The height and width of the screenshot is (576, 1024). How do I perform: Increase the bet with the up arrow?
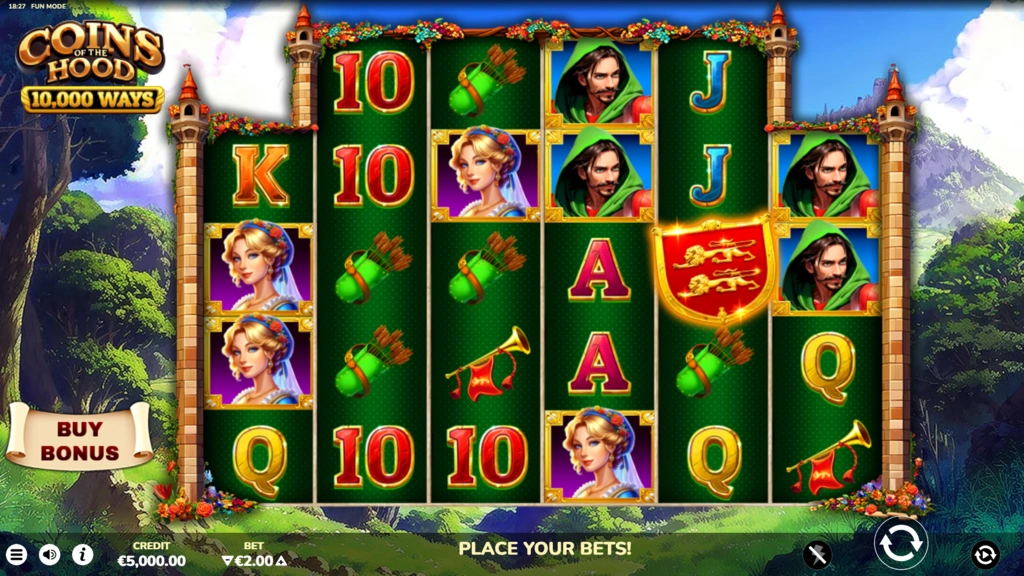pos(281,561)
